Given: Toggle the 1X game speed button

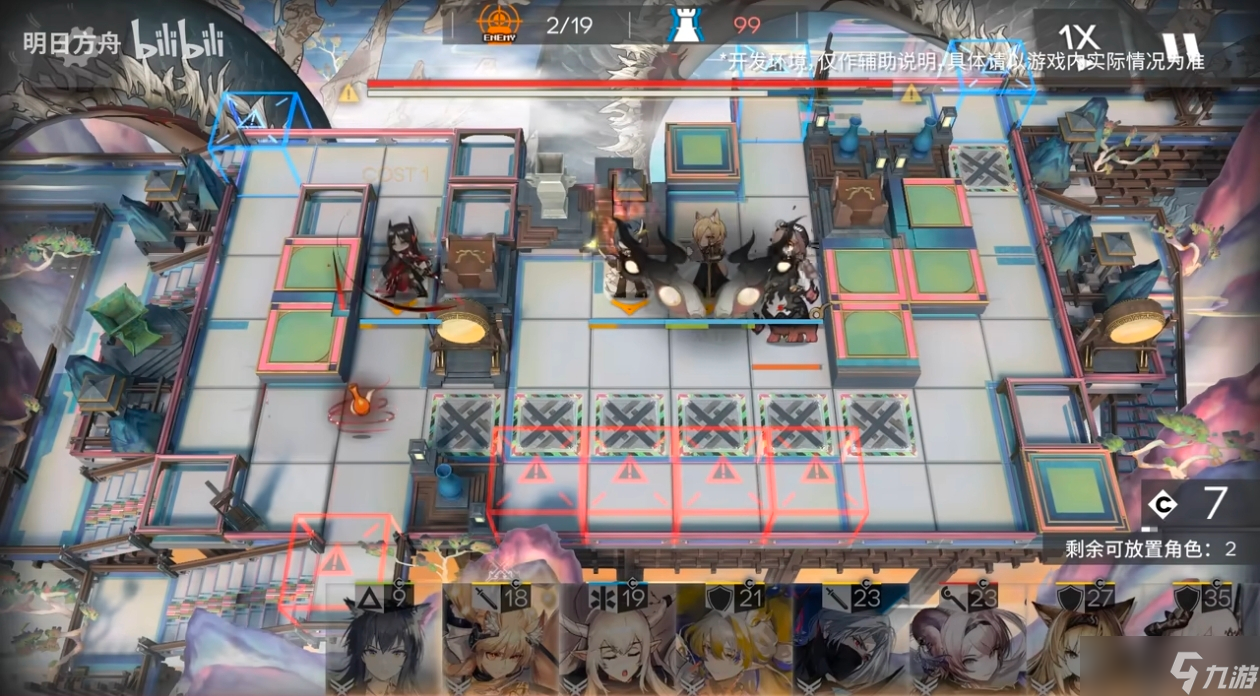Looking at the screenshot, I should 1078,38.
